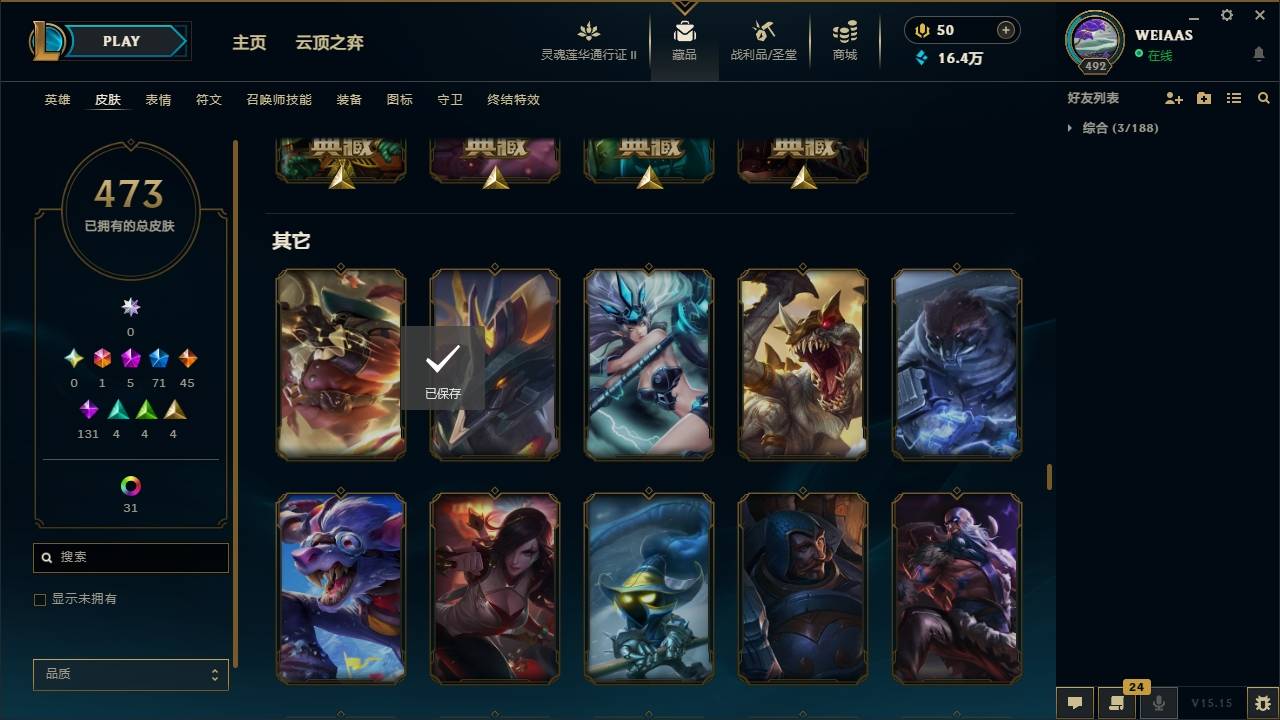The image size is (1280, 720).
Task: Toggle the mythic skin rarity filter gem
Action: [101, 358]
